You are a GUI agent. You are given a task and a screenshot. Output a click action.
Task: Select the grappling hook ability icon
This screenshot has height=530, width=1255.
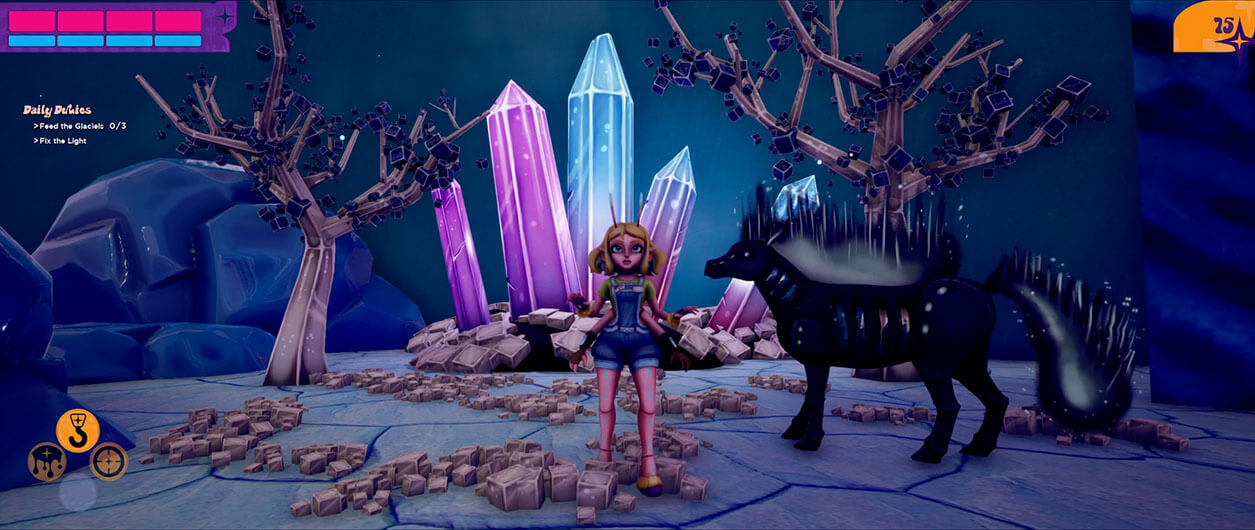(77, 430)
